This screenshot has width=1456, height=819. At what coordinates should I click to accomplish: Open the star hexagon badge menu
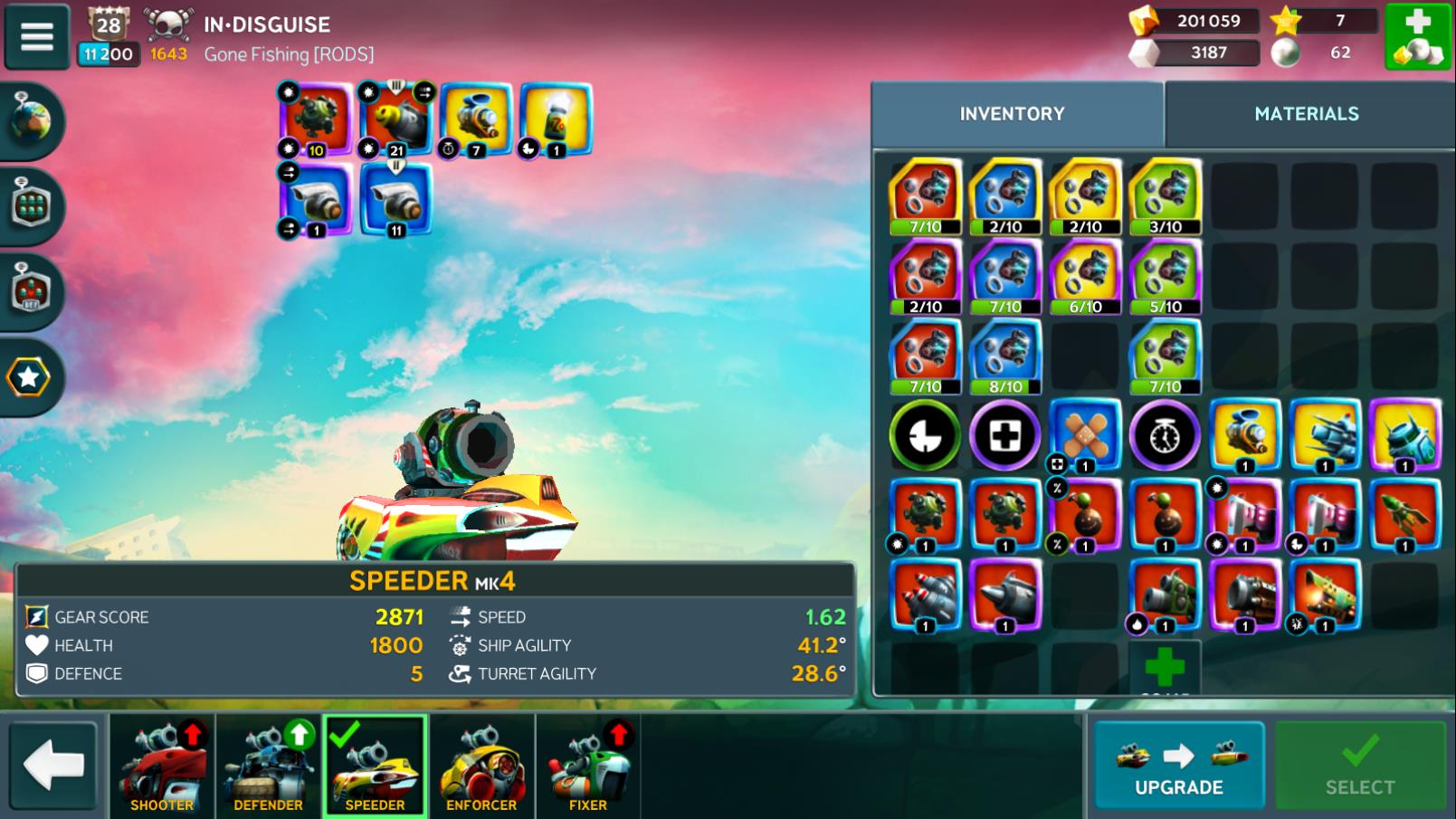29,377
